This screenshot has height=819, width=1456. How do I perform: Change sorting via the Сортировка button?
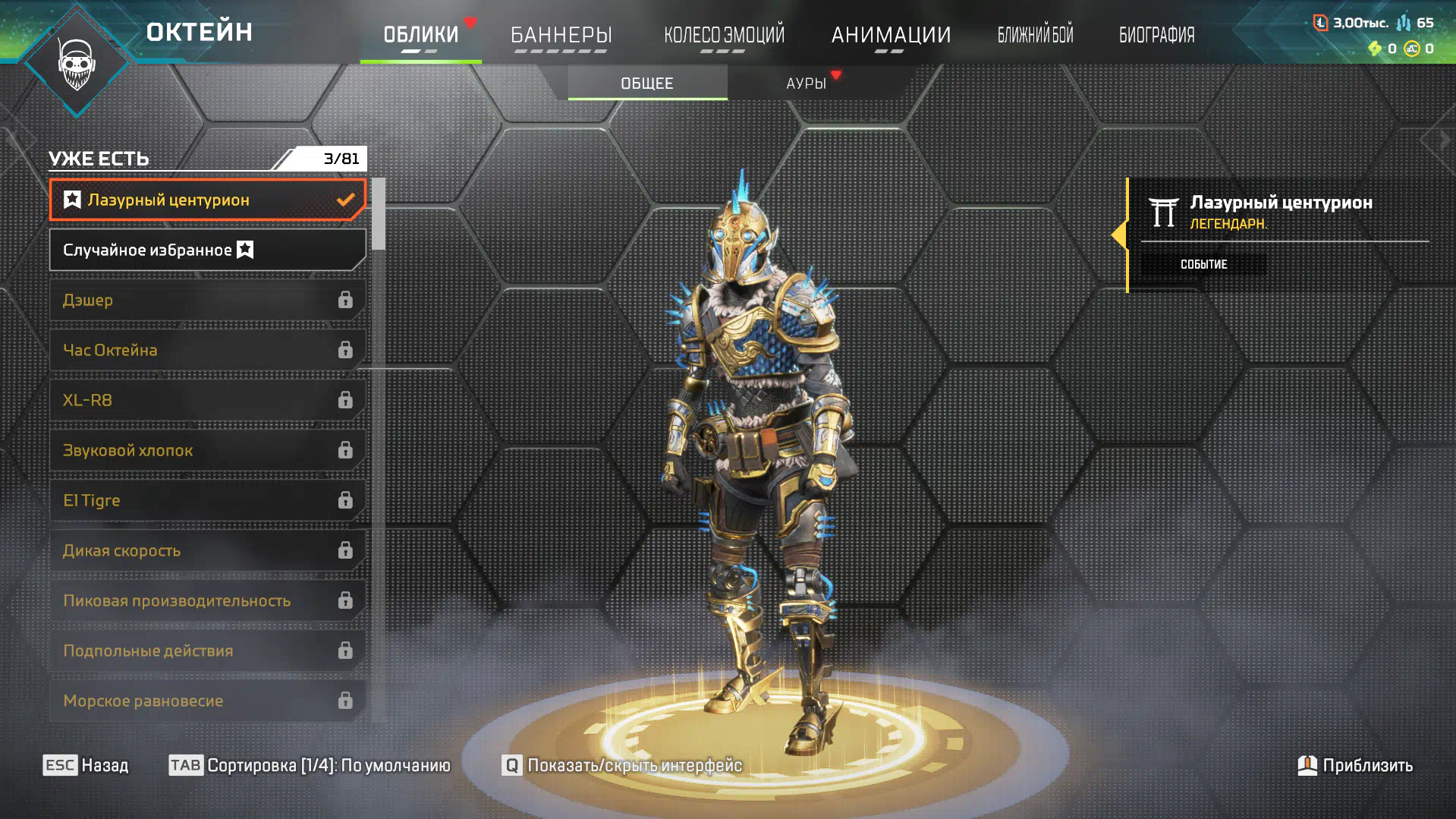pos(310,765)
